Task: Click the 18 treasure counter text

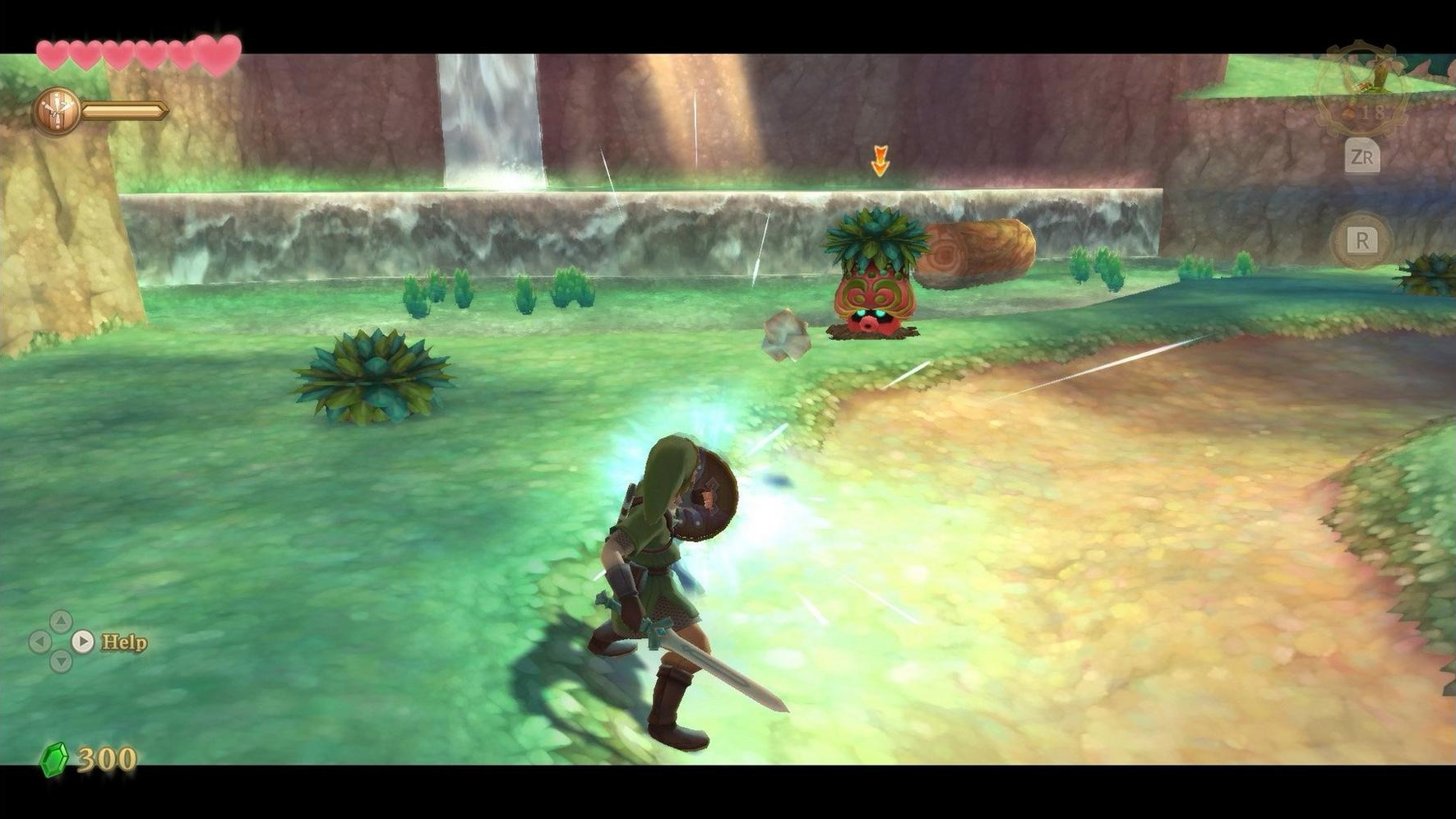Action: tap(1375, 112)
